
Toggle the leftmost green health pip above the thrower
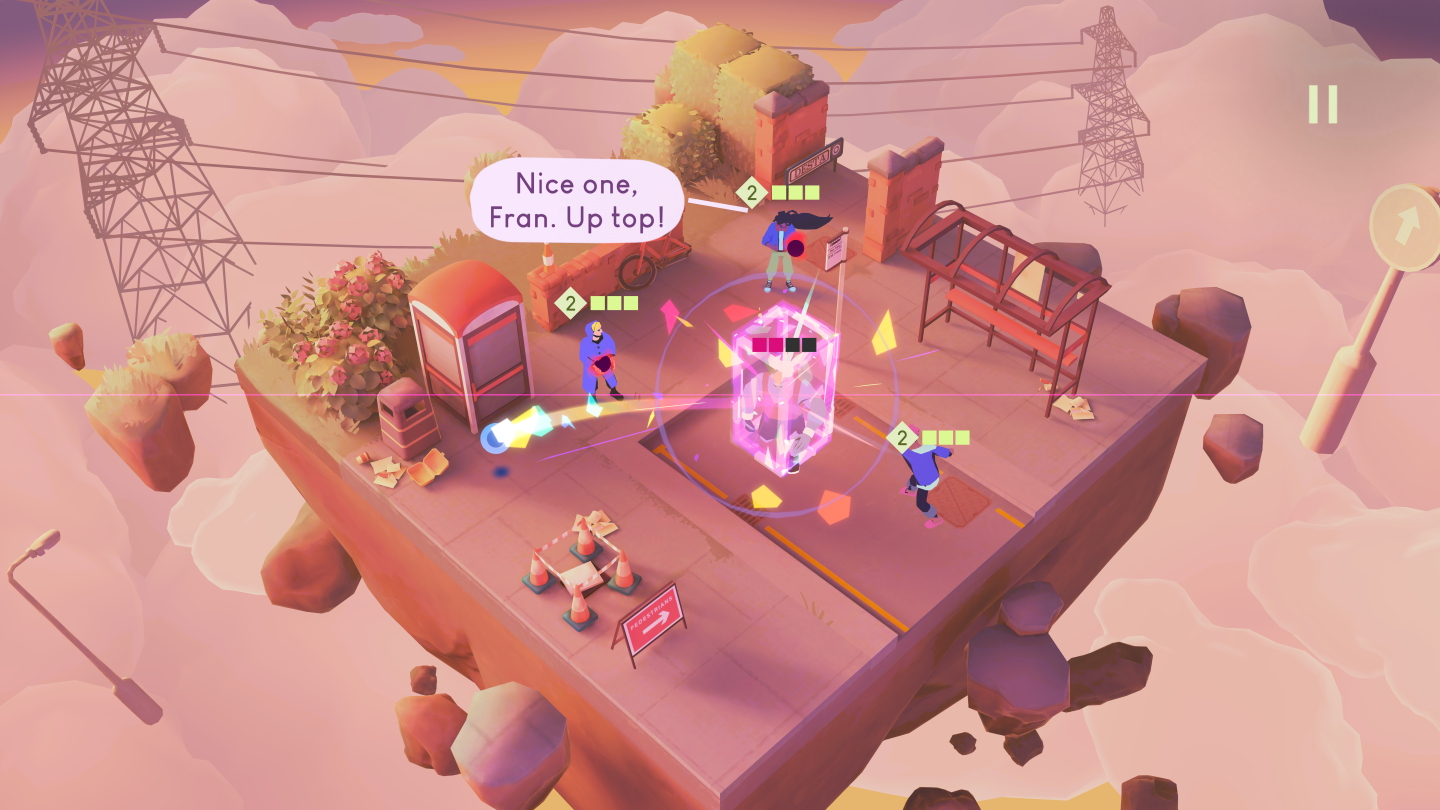tap(597, 302)
